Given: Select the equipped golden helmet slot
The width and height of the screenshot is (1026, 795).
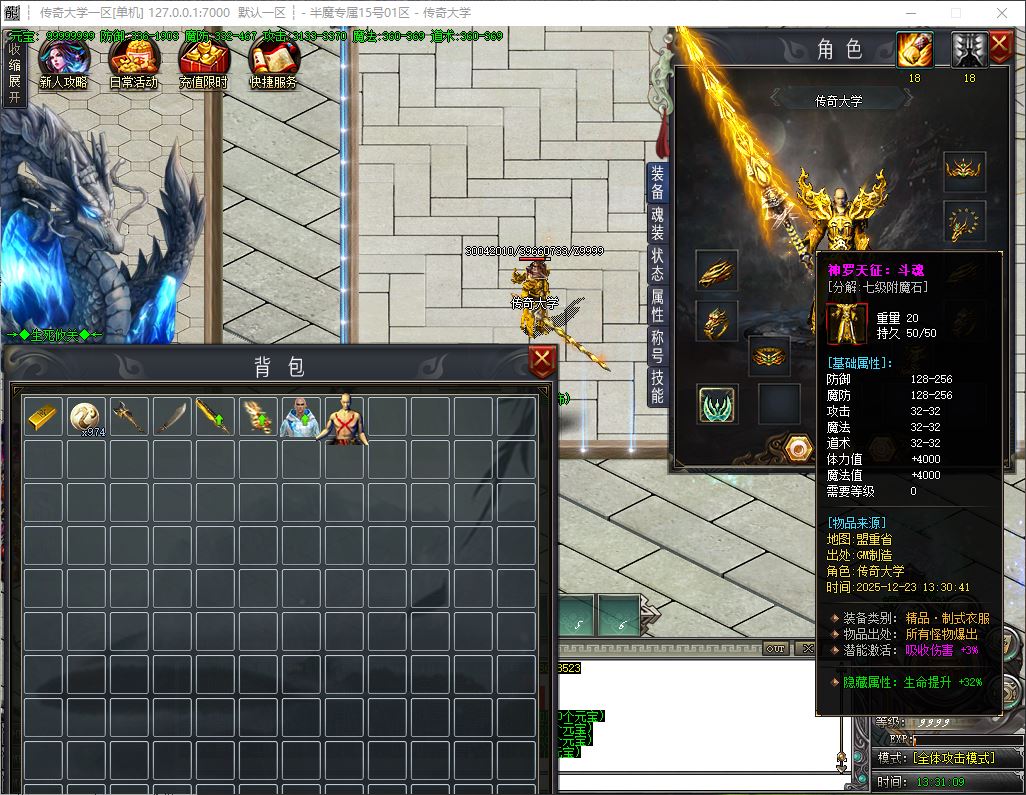Looking at the screenshot, I should coord(964,172).
